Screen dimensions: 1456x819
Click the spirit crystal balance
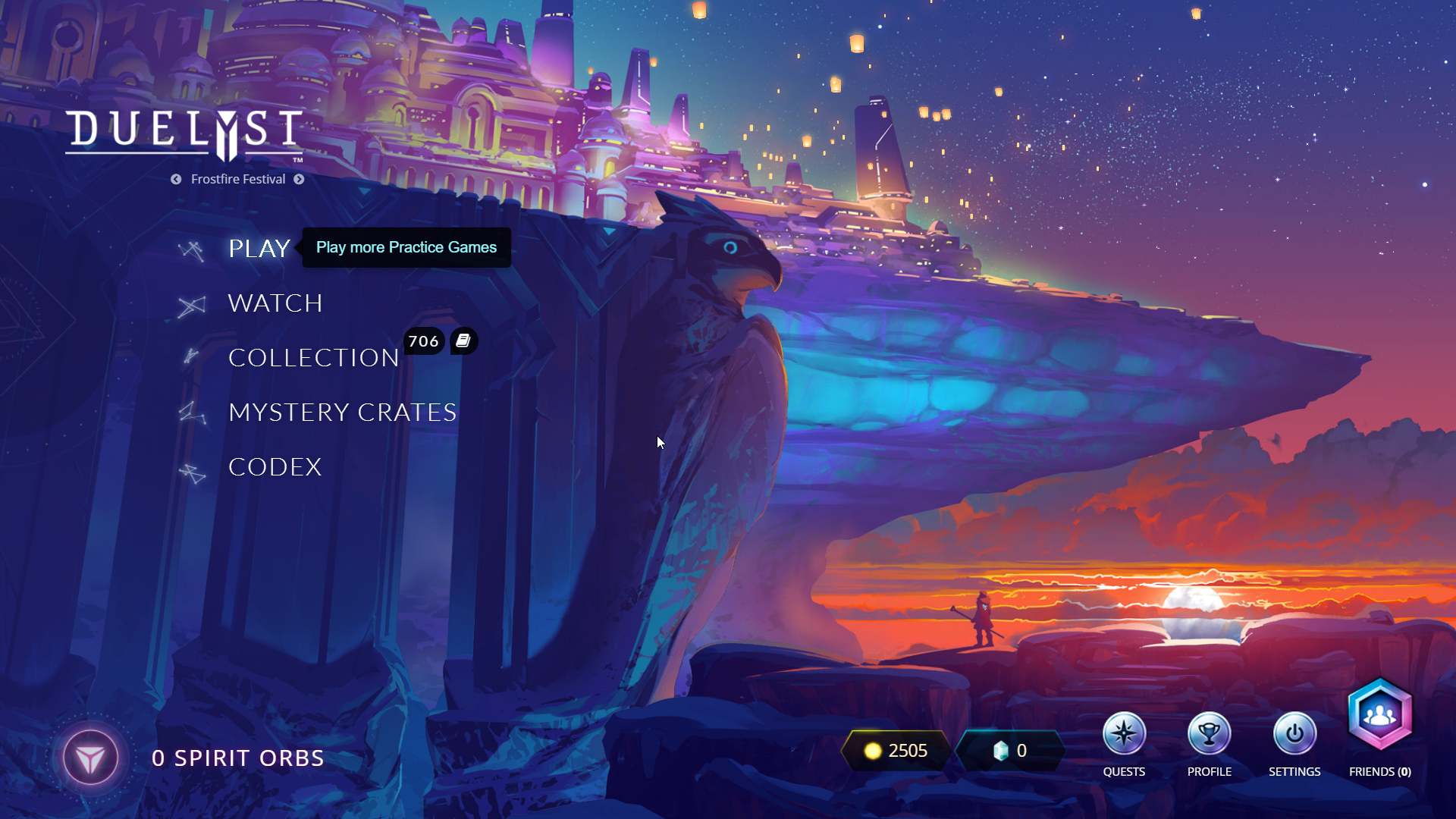tap(1009, 751)
